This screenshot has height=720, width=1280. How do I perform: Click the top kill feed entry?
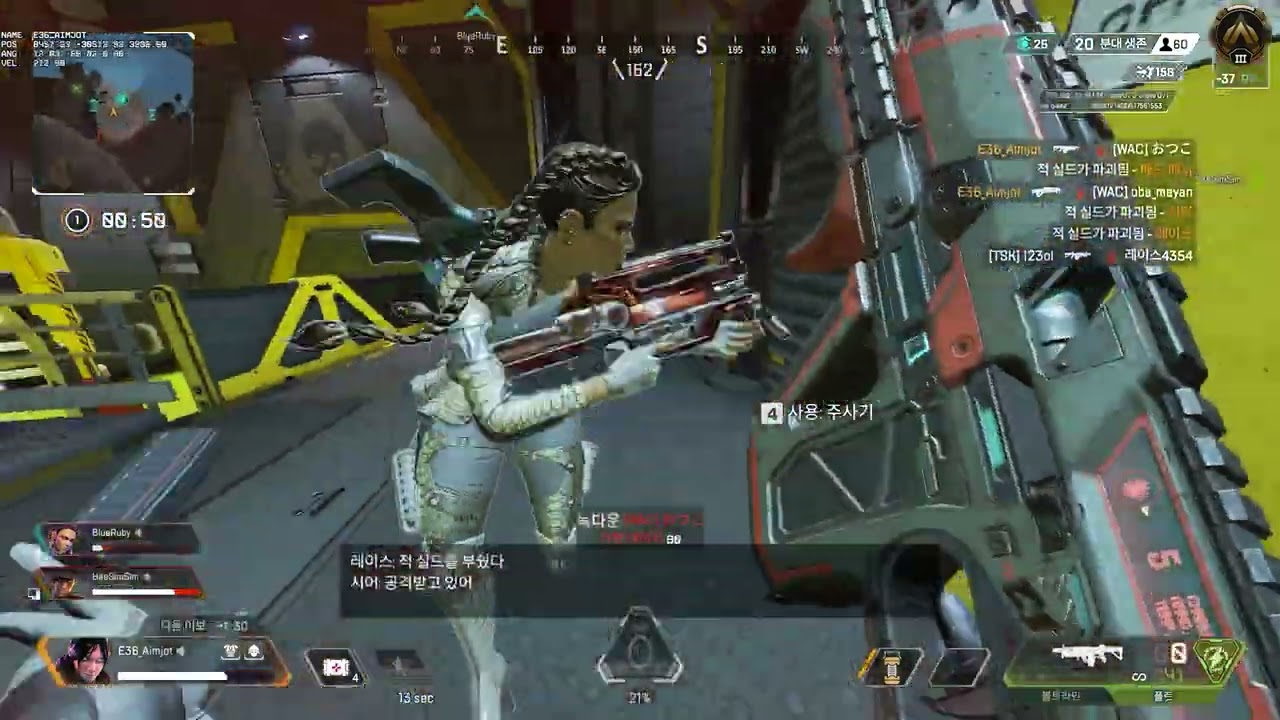[1085, 150]
